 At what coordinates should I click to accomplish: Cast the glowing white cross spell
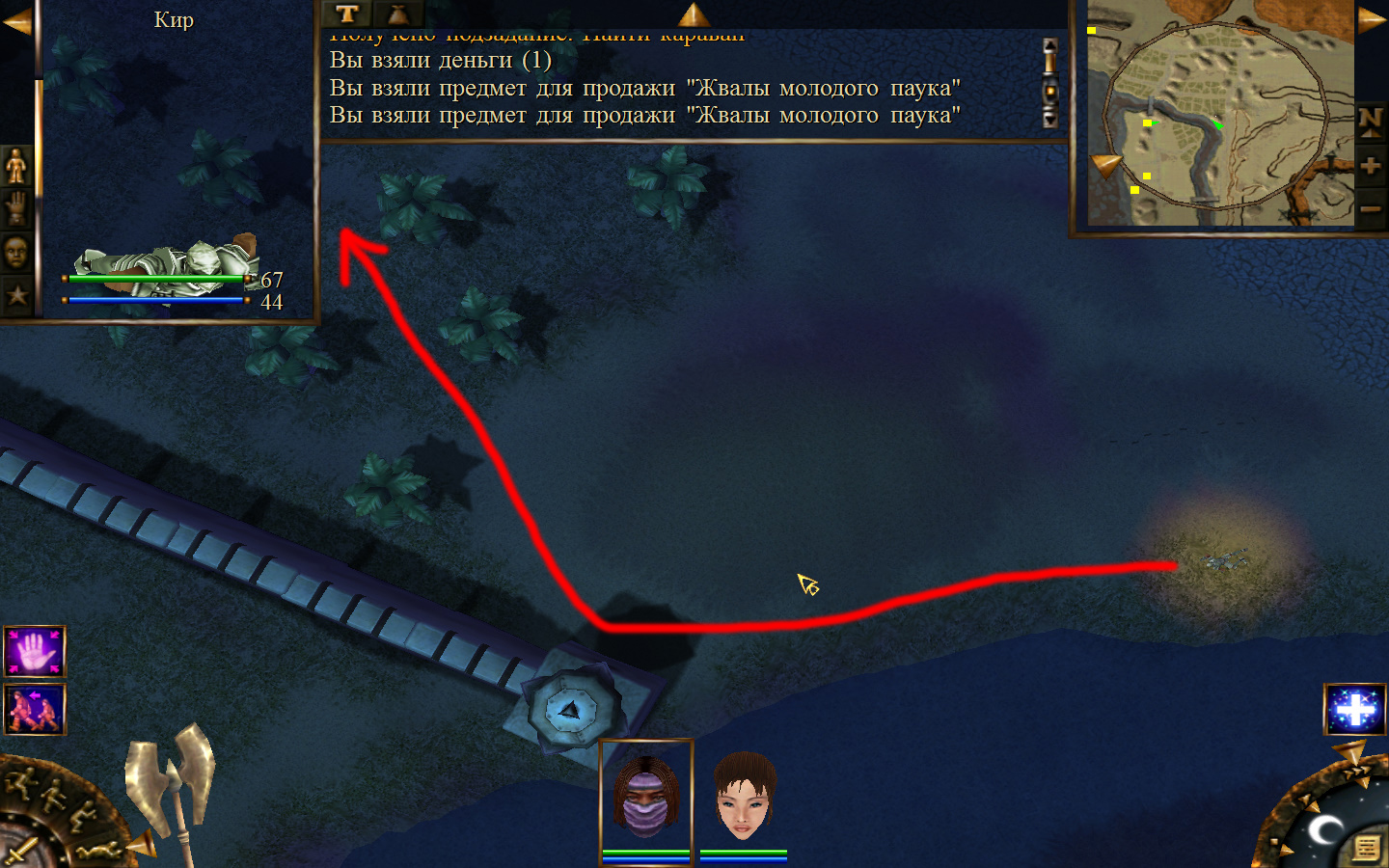coord(1355,709)
